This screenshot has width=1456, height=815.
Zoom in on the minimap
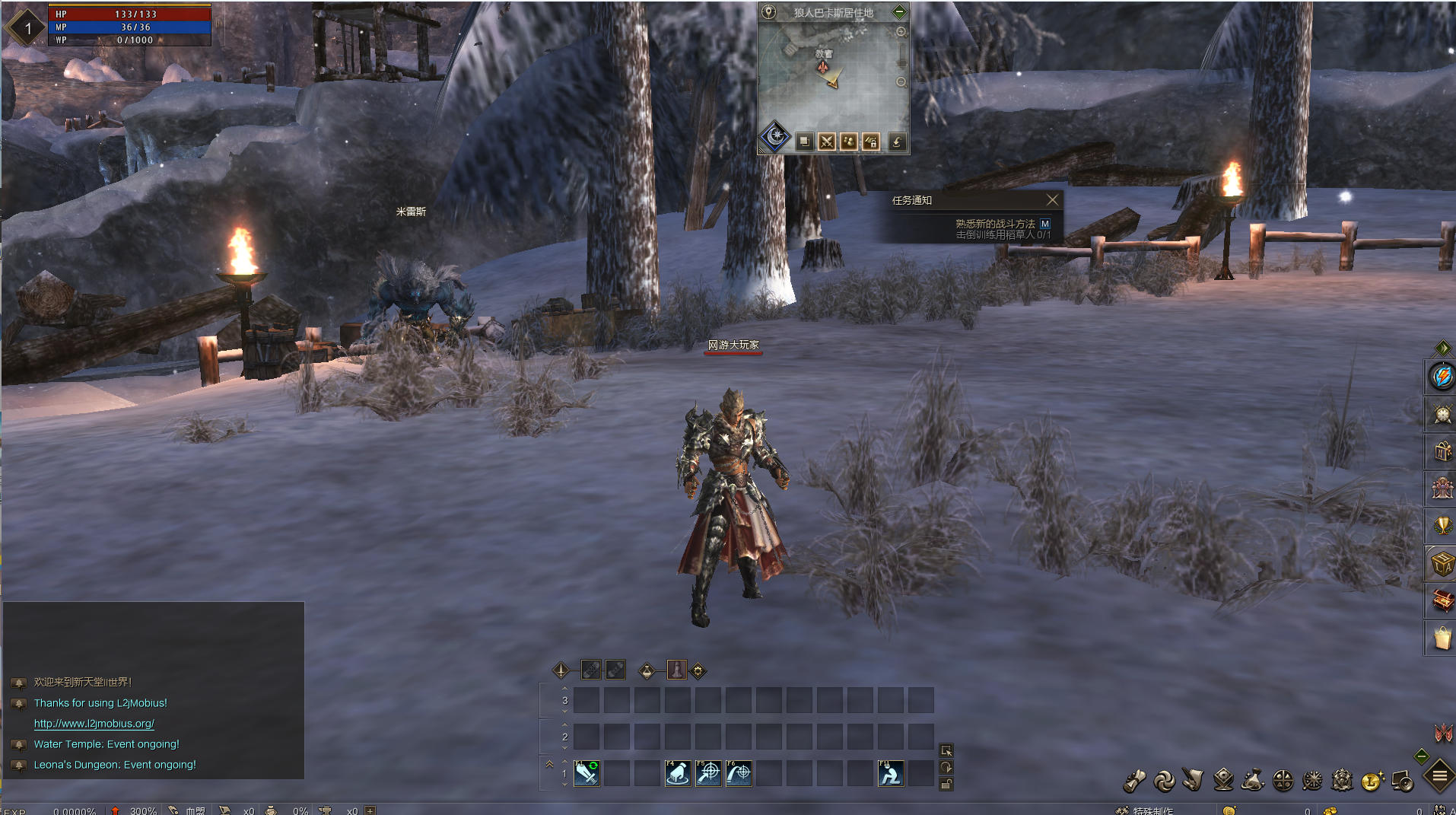coord(901,33)
